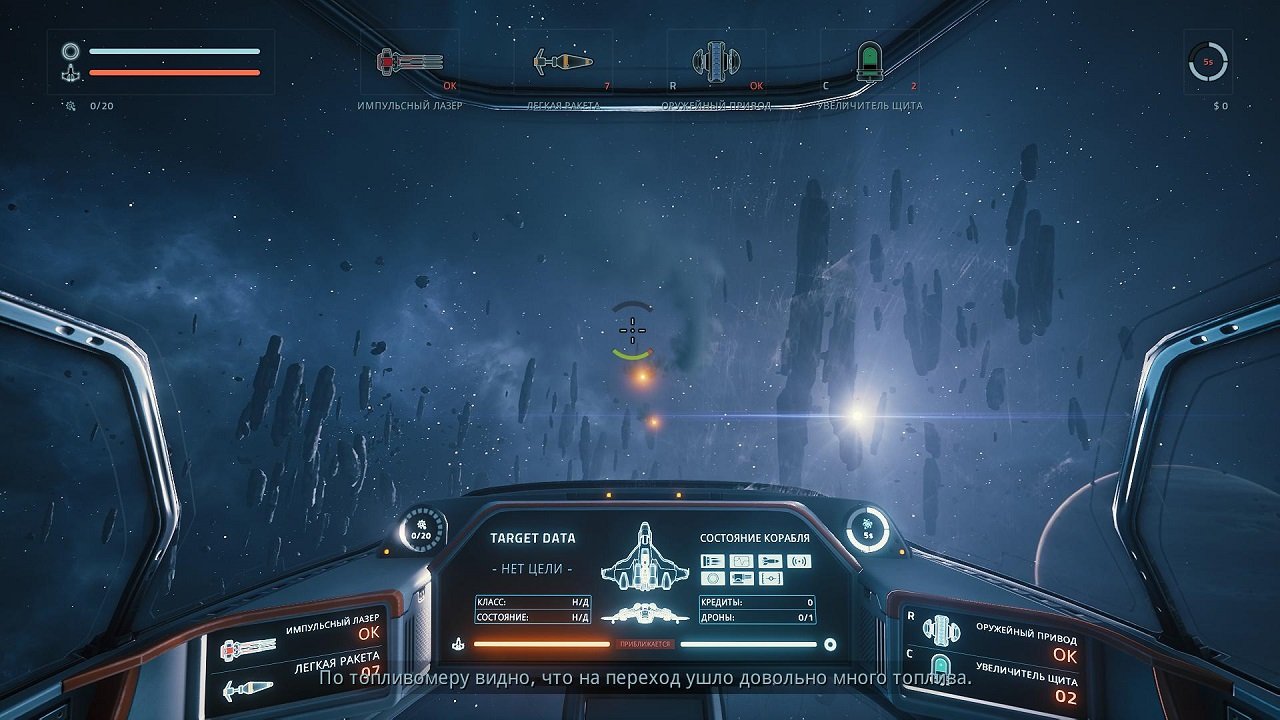
Task: Toggle the shield status circle icon
Action: tap(713, 578)
